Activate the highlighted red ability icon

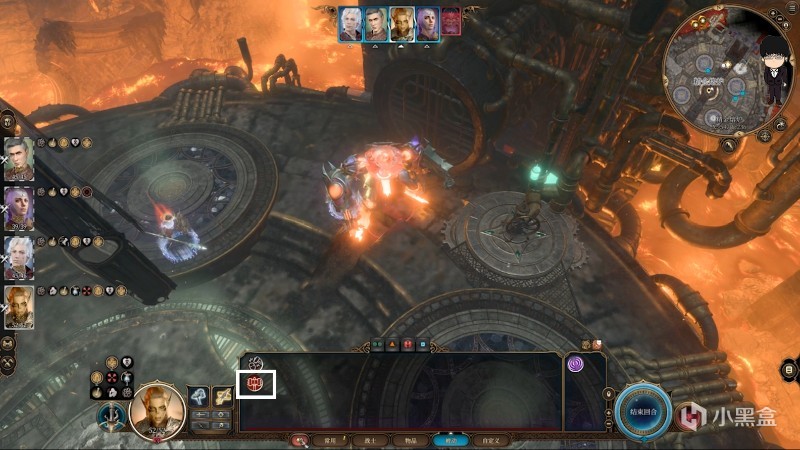[x=255, y=382]
